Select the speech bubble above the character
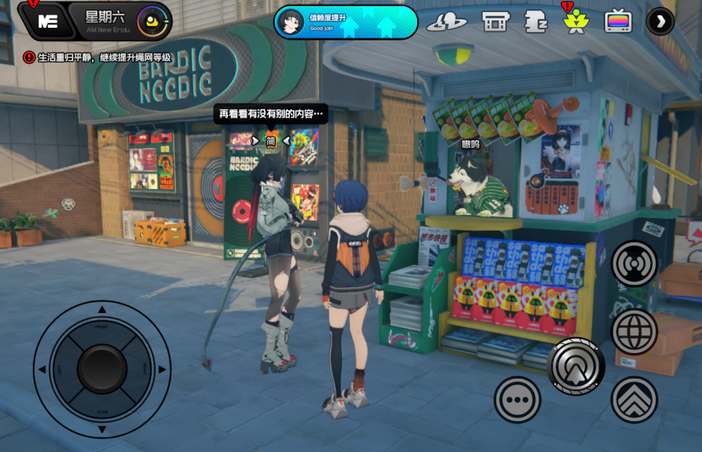This screenshot has width=702, height=452. pyautogui.click(x=271, y=114)
